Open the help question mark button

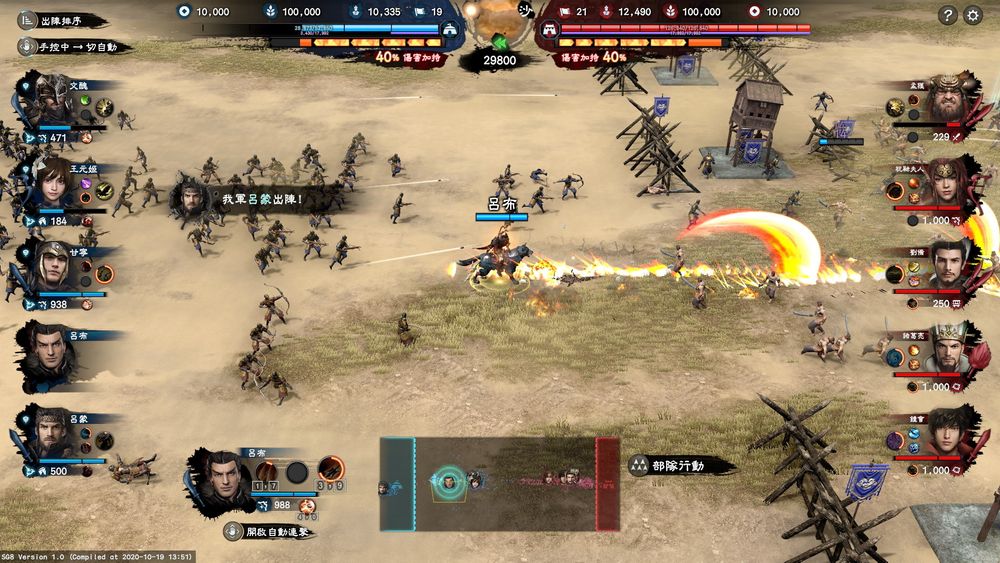(948, 15)
